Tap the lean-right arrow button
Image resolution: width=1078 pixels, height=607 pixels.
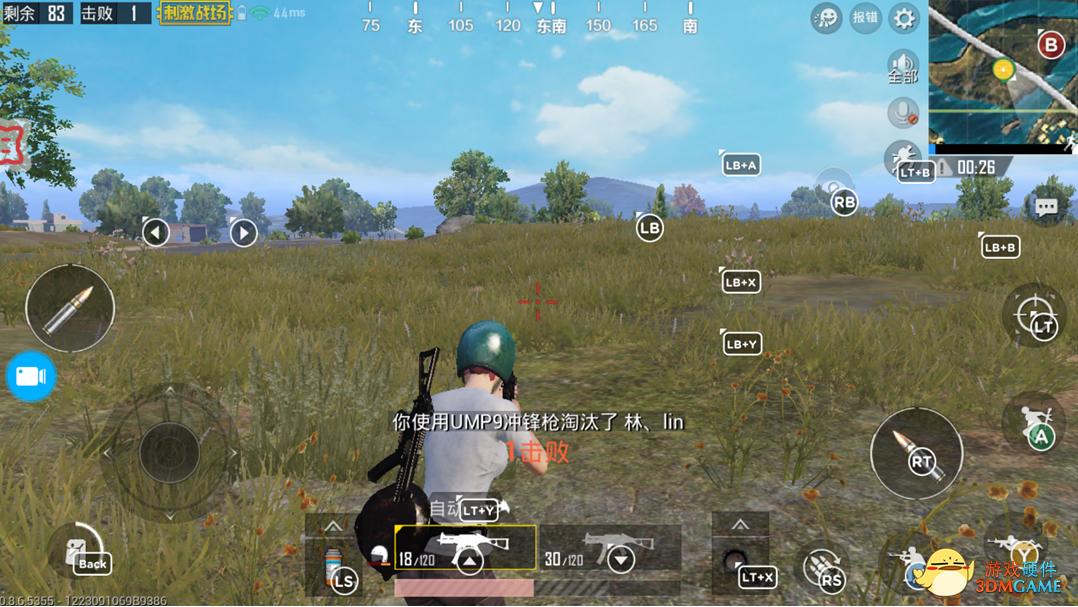[x=243, y=233]
